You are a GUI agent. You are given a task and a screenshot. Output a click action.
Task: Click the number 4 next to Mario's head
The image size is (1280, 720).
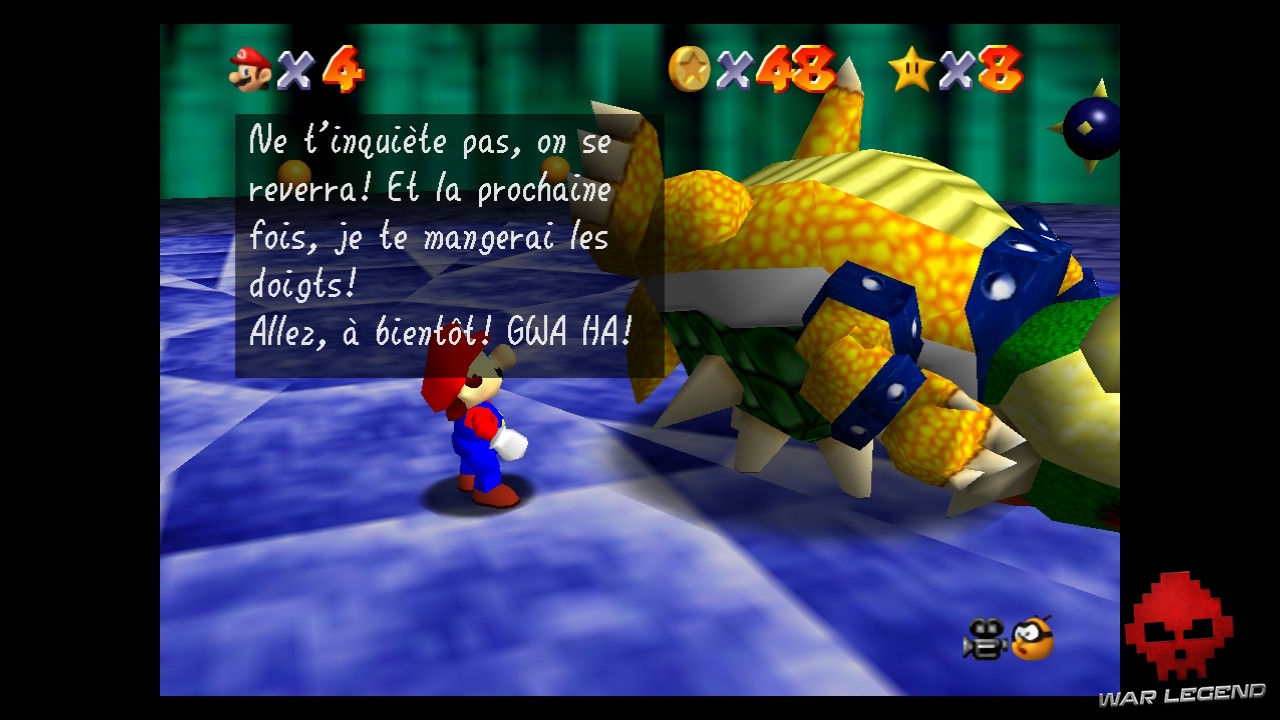[x=345, y=68]
